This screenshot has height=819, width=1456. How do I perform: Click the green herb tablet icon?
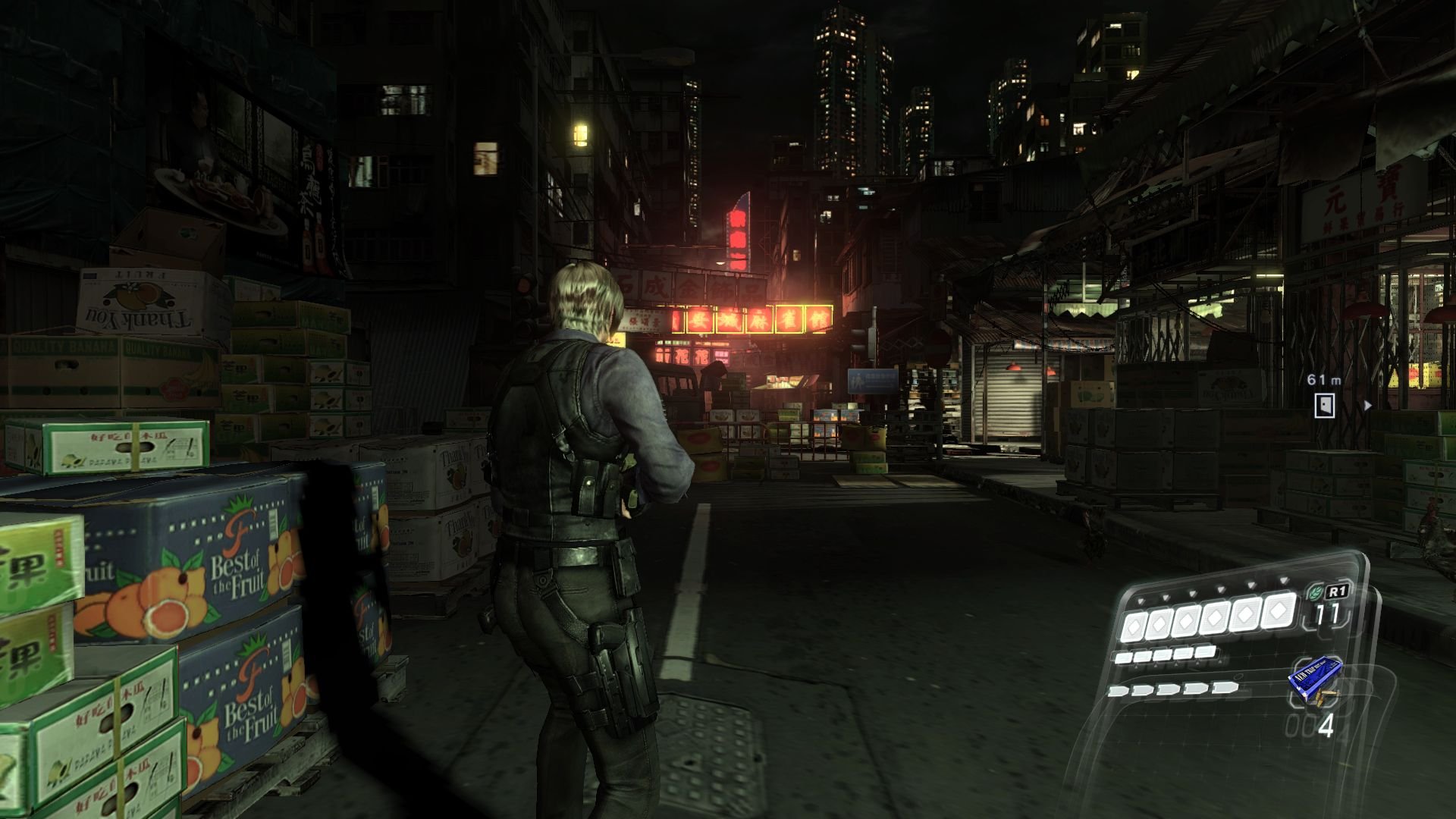(x=1315, y=590)
